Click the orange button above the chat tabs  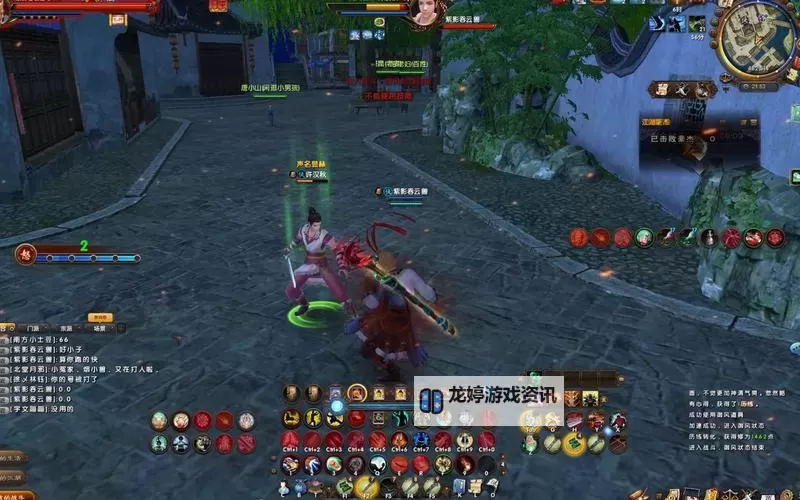(x=99, y=317)
